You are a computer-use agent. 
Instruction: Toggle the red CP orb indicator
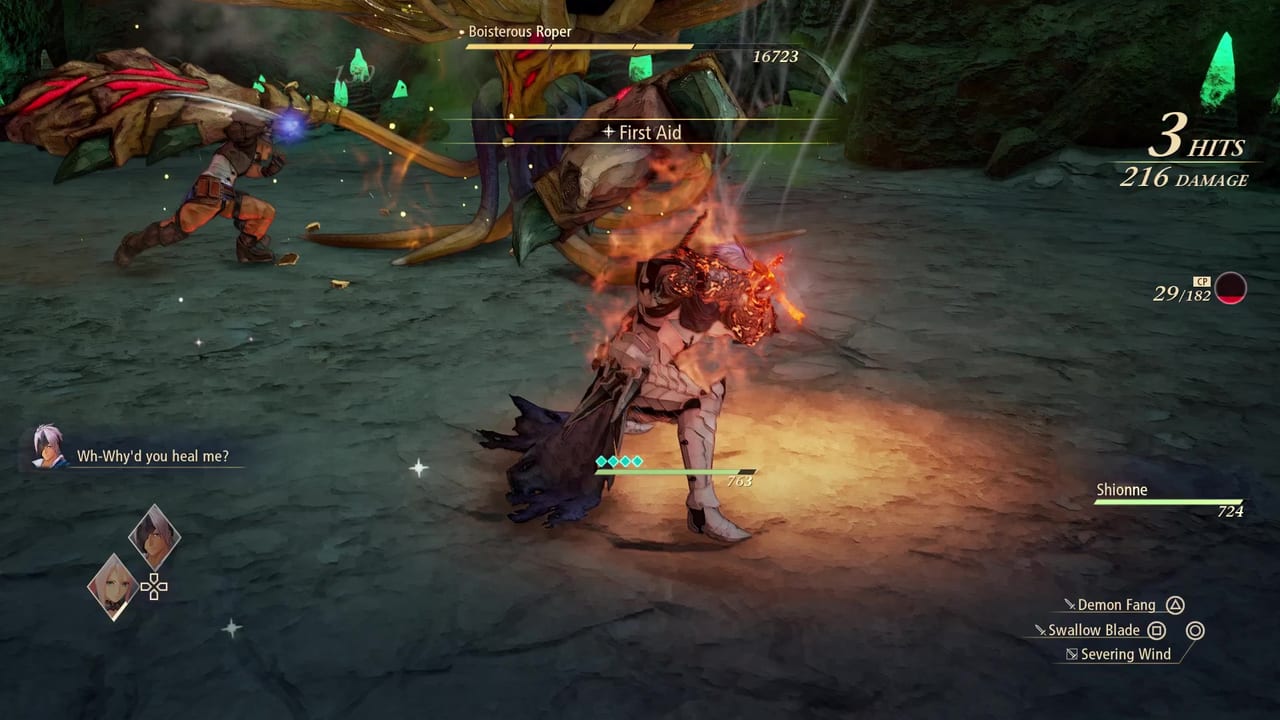[x=1231, y=289]
